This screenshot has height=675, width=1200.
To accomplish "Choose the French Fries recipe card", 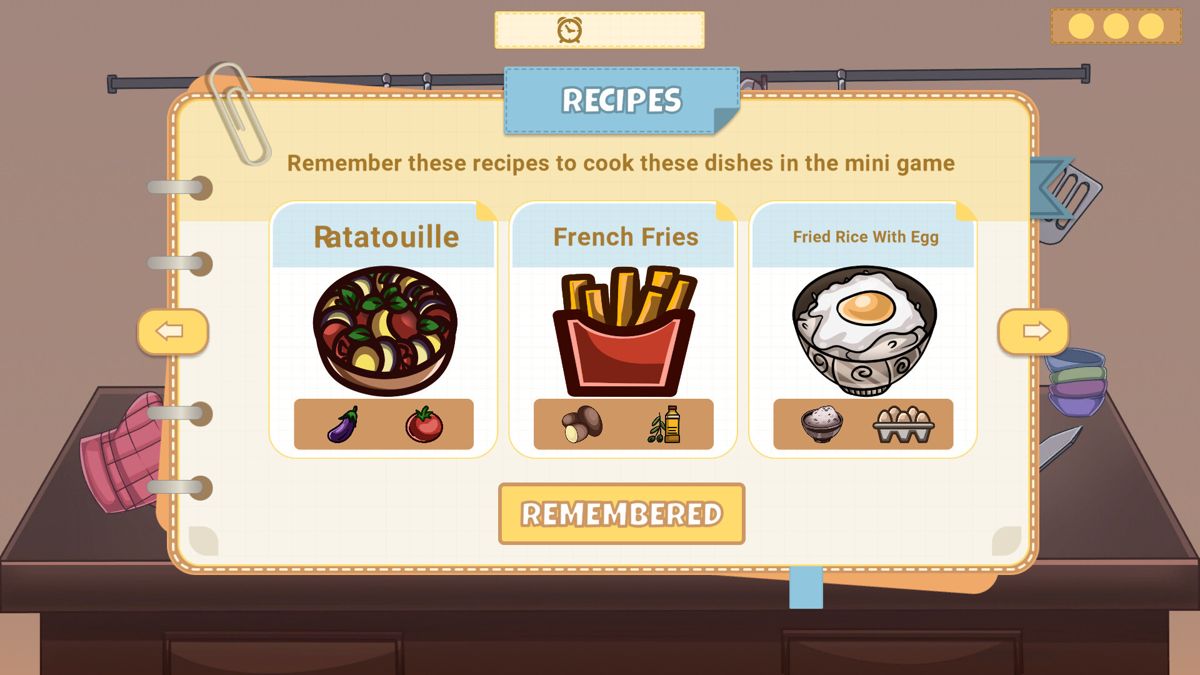I will tap(624, 330).
